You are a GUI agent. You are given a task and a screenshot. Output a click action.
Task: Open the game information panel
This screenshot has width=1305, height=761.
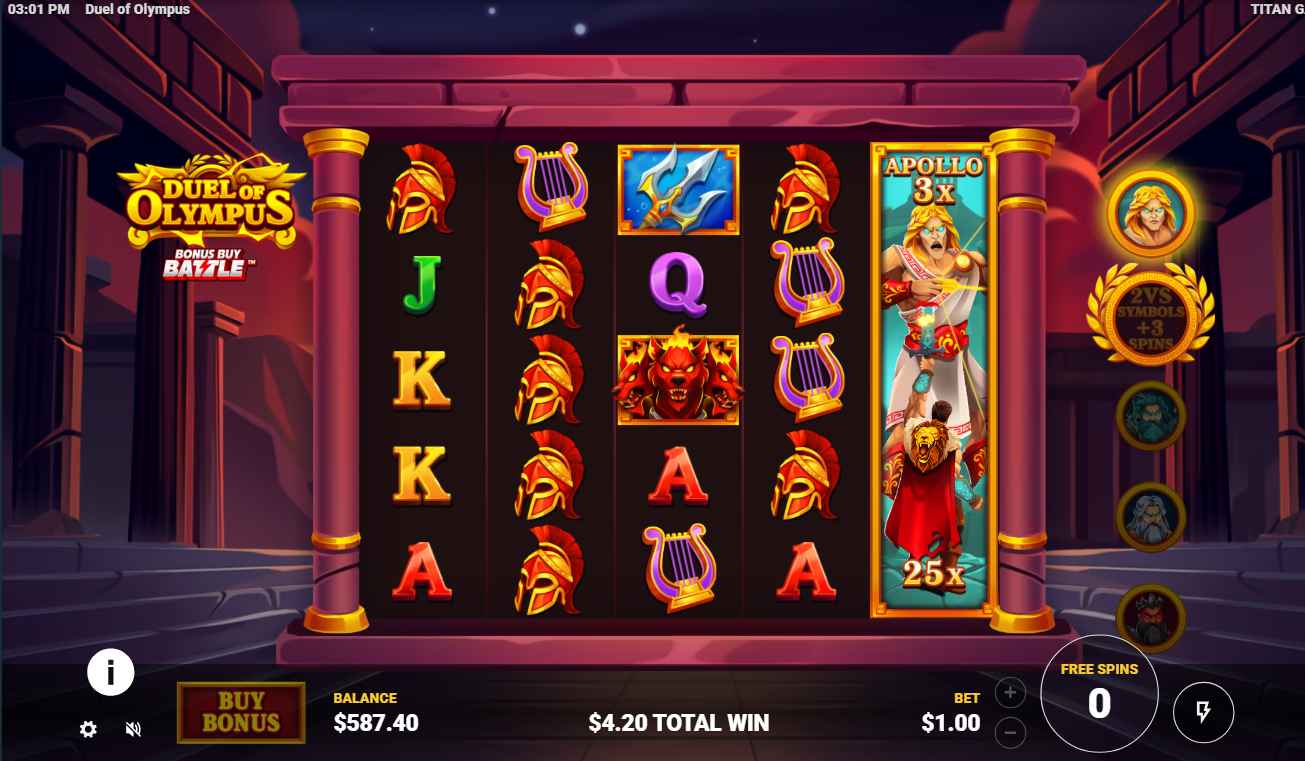point(110,672)
